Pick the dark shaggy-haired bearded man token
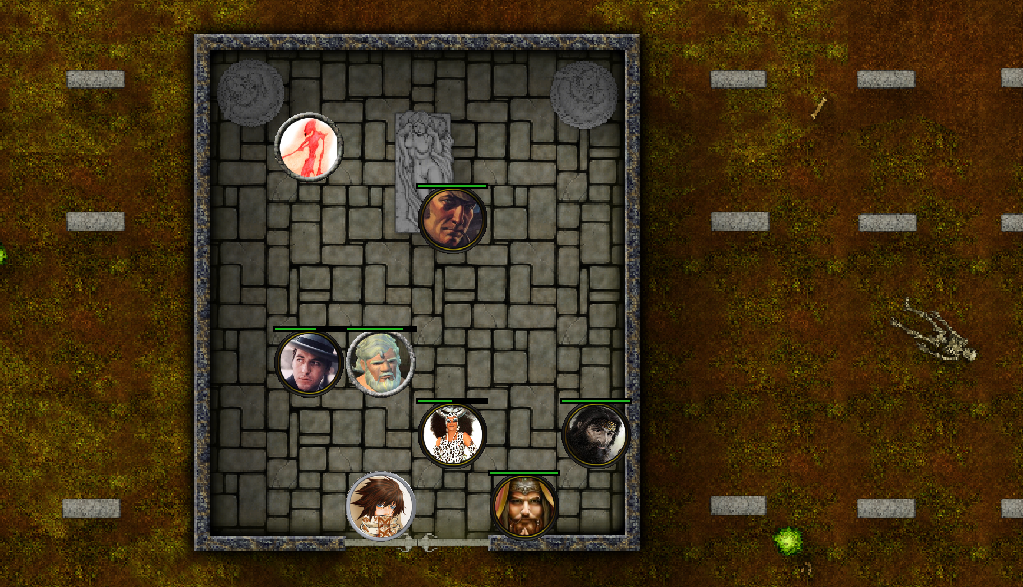 pos(595,434)
